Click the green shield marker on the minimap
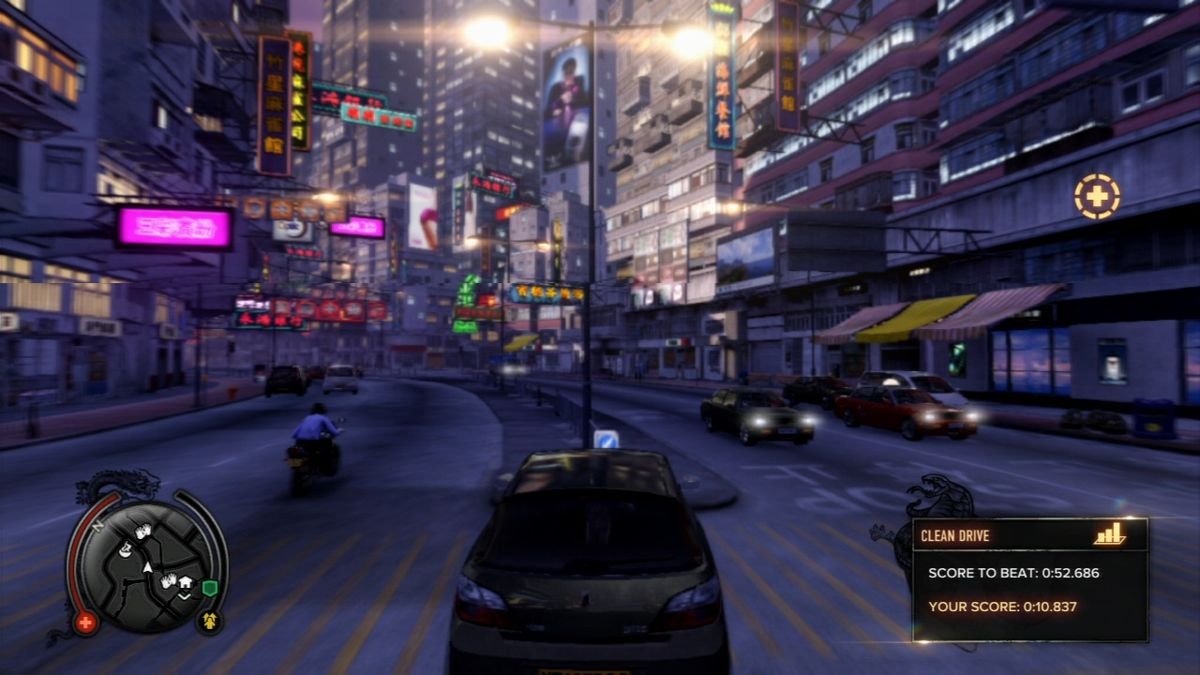1200x675 pixels. tap(210, 588)
